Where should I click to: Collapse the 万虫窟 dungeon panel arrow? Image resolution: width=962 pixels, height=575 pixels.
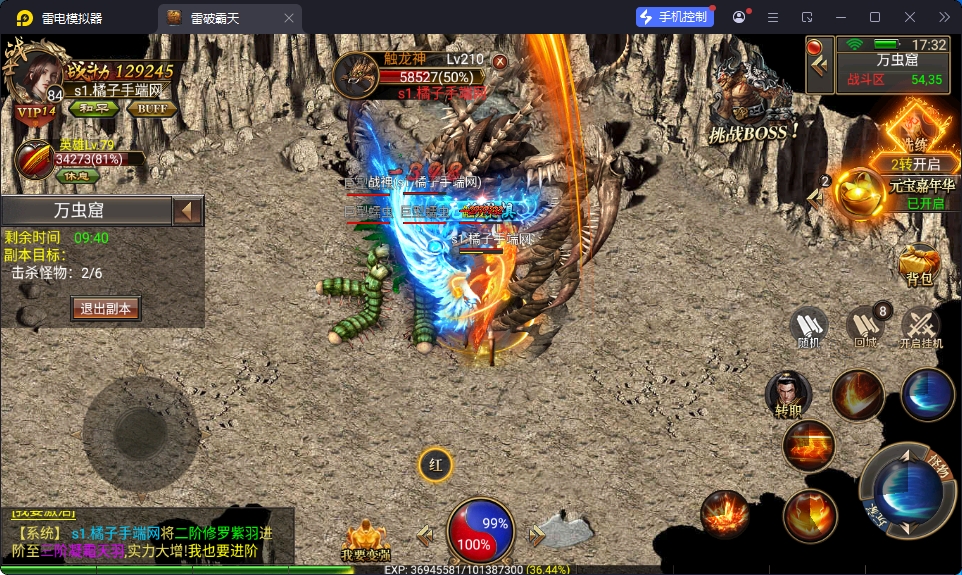[187, 211]
